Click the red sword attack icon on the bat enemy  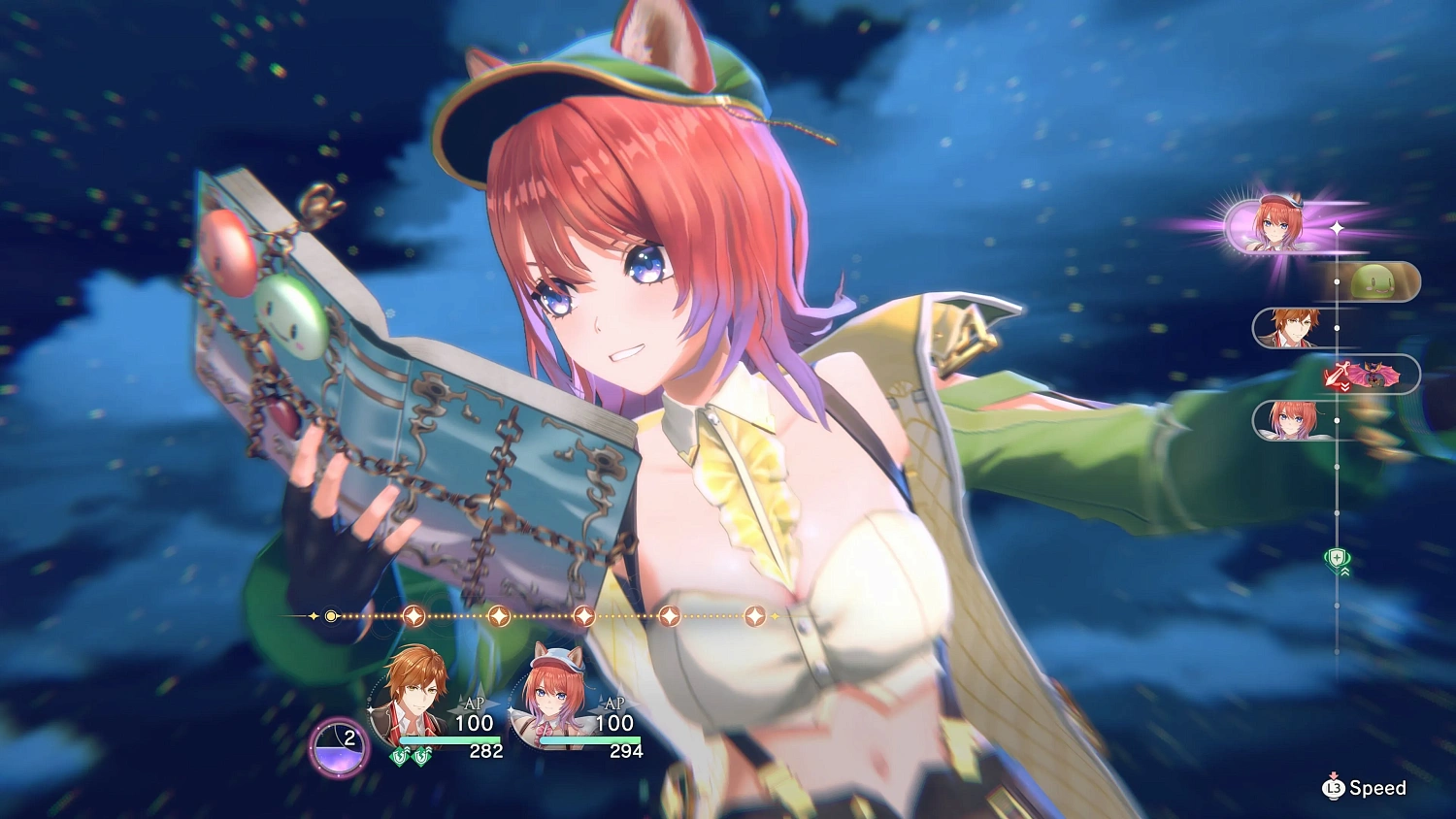click(1337, 372)
